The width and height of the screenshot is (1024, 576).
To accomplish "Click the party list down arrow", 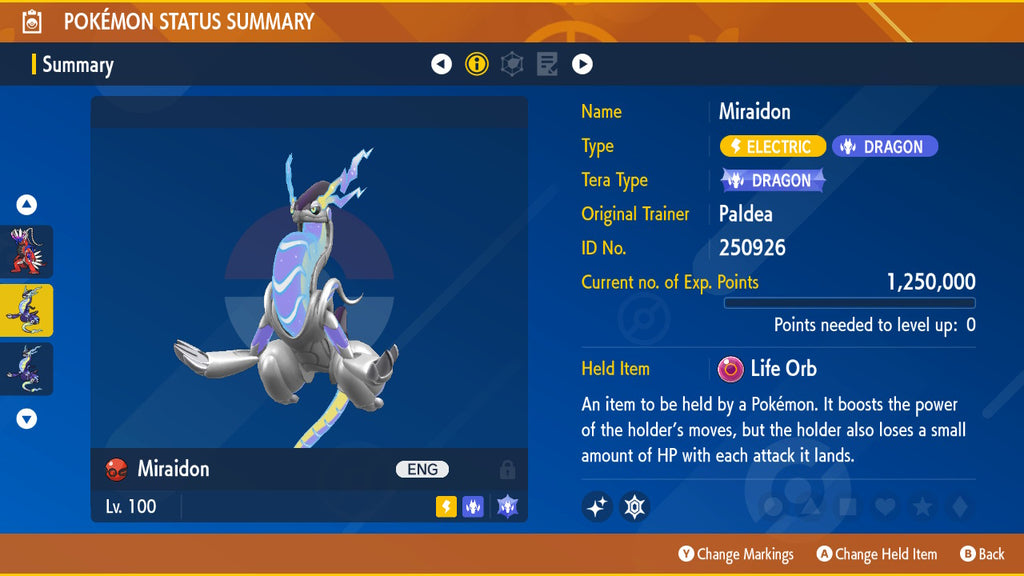I will coord(27,419).
